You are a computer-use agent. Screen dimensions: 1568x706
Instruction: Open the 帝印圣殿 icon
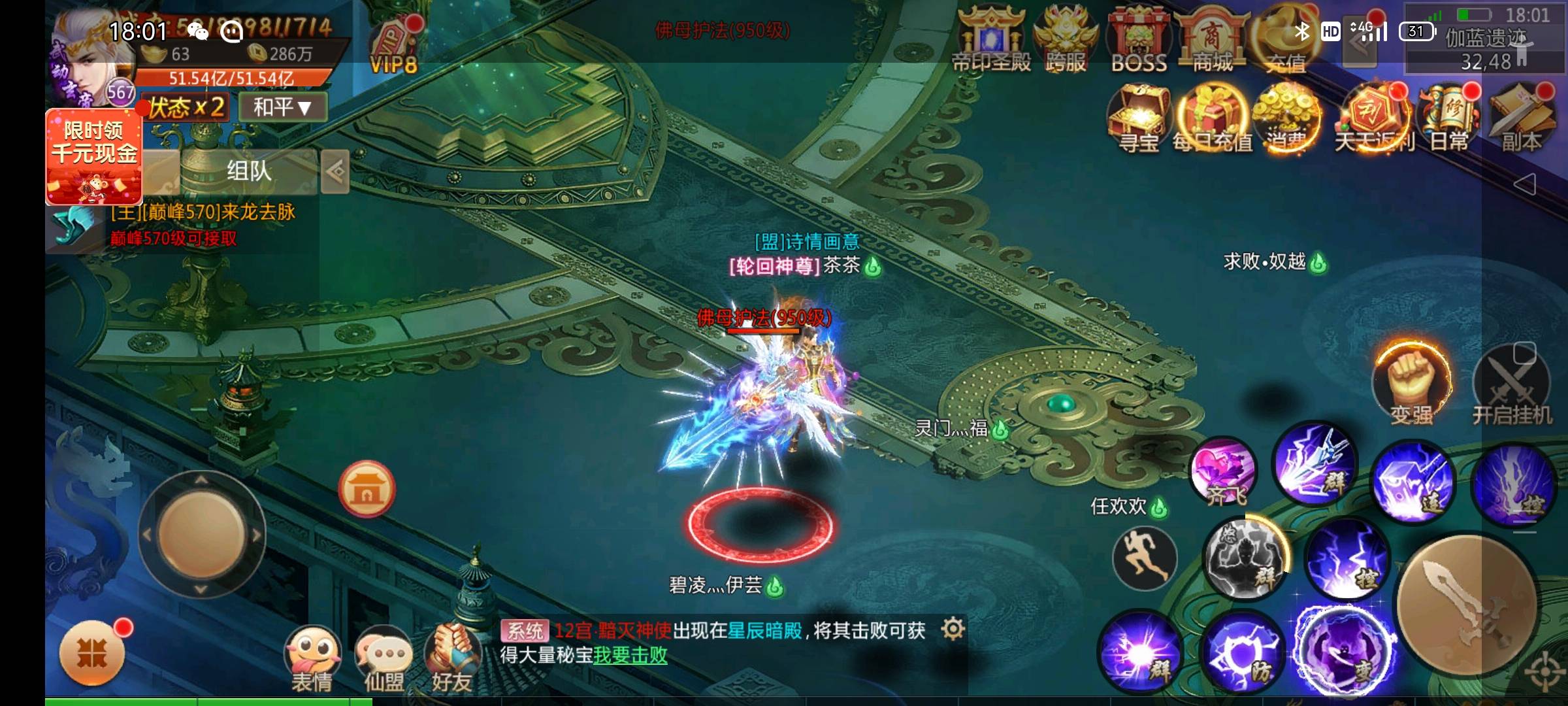tap(991, 39)
